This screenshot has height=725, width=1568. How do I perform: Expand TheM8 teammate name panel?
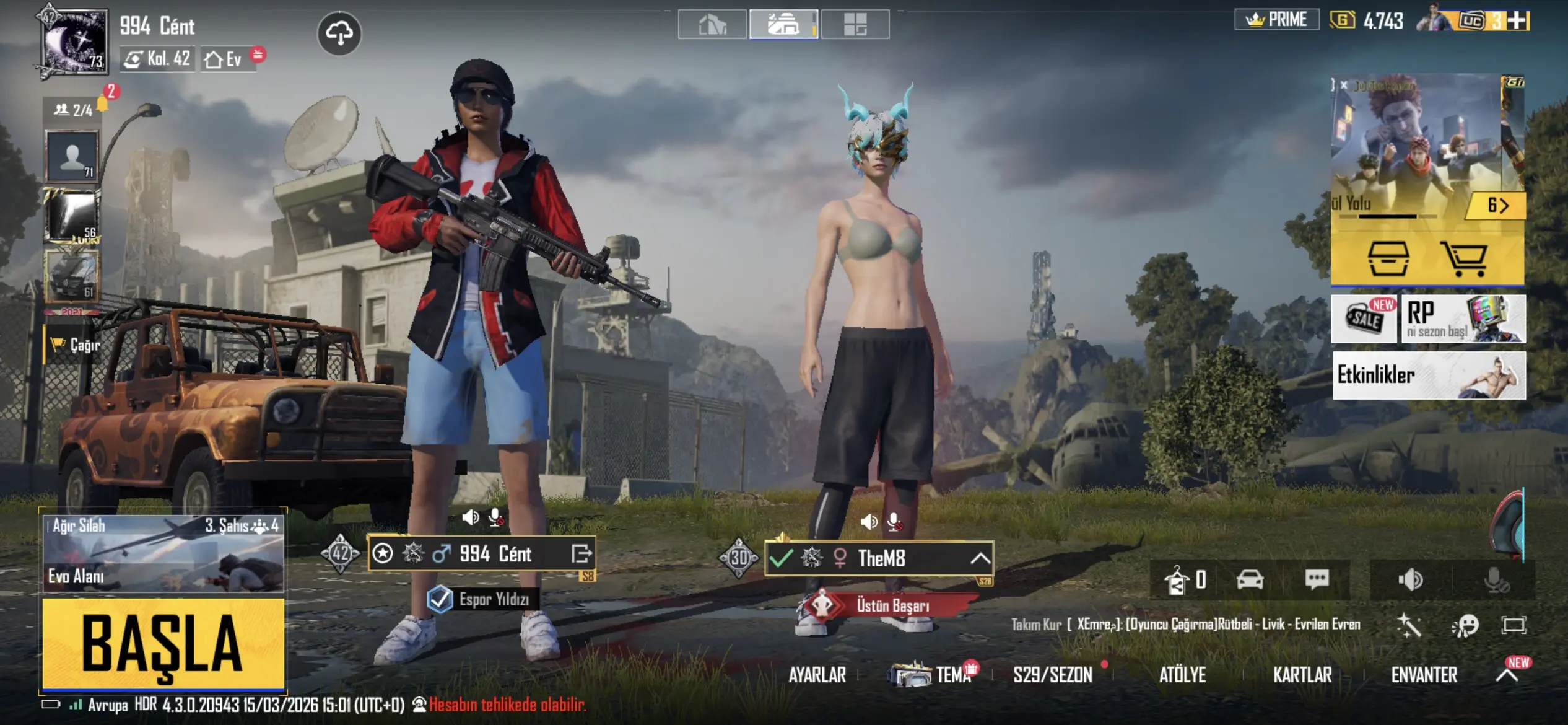click(980, 558)
